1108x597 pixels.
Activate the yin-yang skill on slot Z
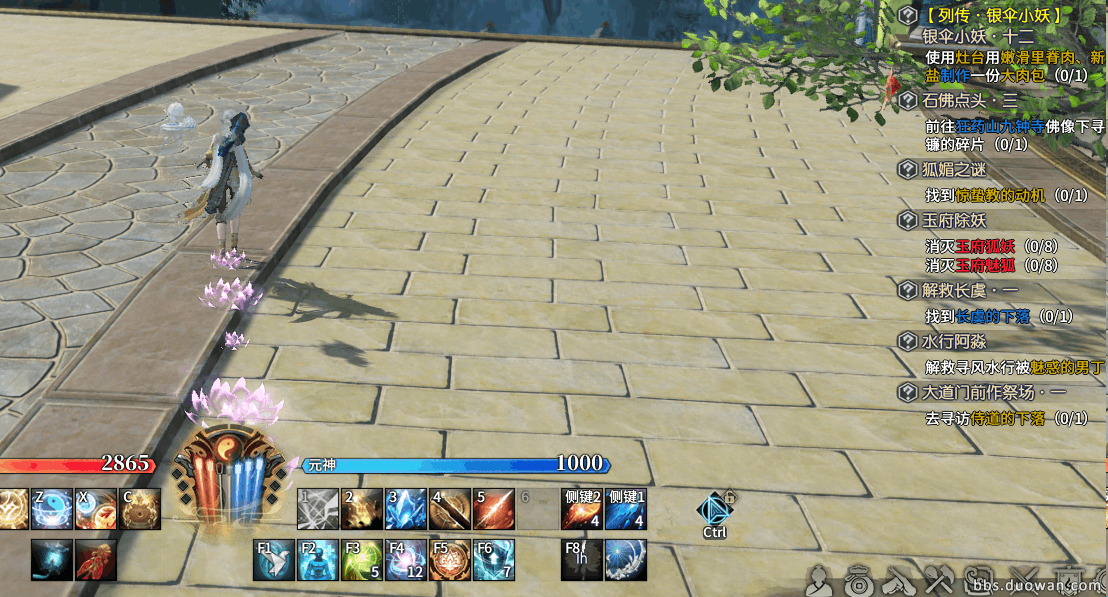(x=50, y=509)
